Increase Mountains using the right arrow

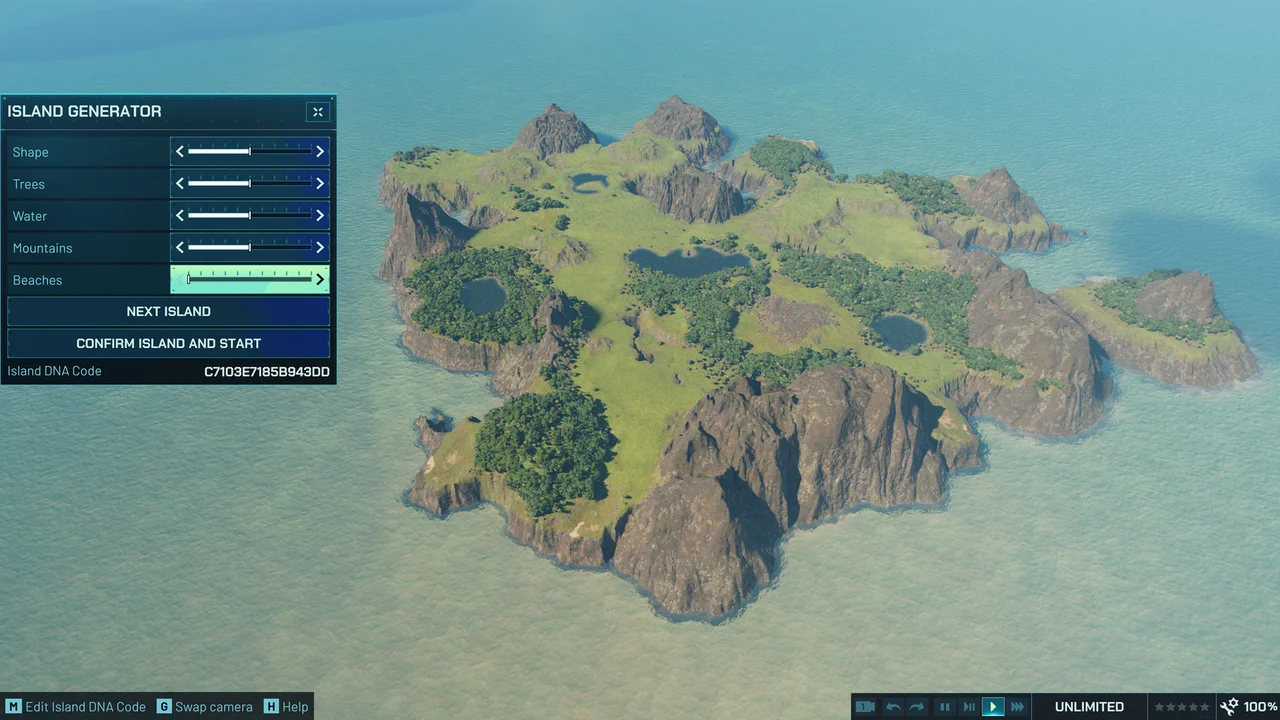click(x=319, y=247)
